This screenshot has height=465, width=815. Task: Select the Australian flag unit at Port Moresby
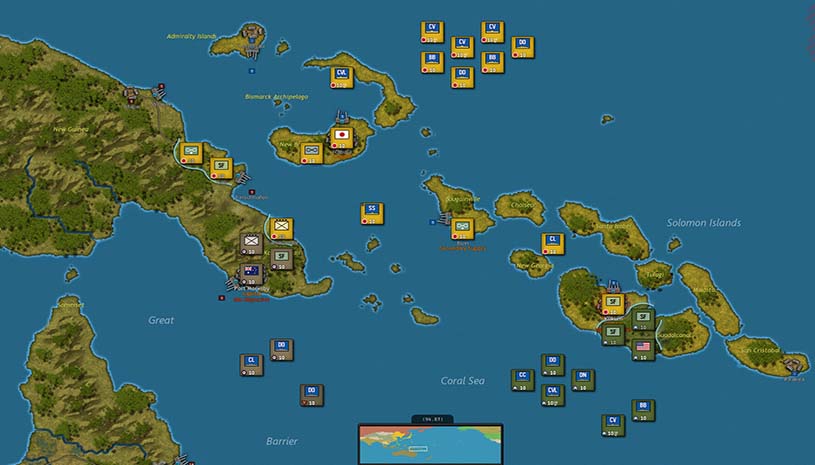251,273
